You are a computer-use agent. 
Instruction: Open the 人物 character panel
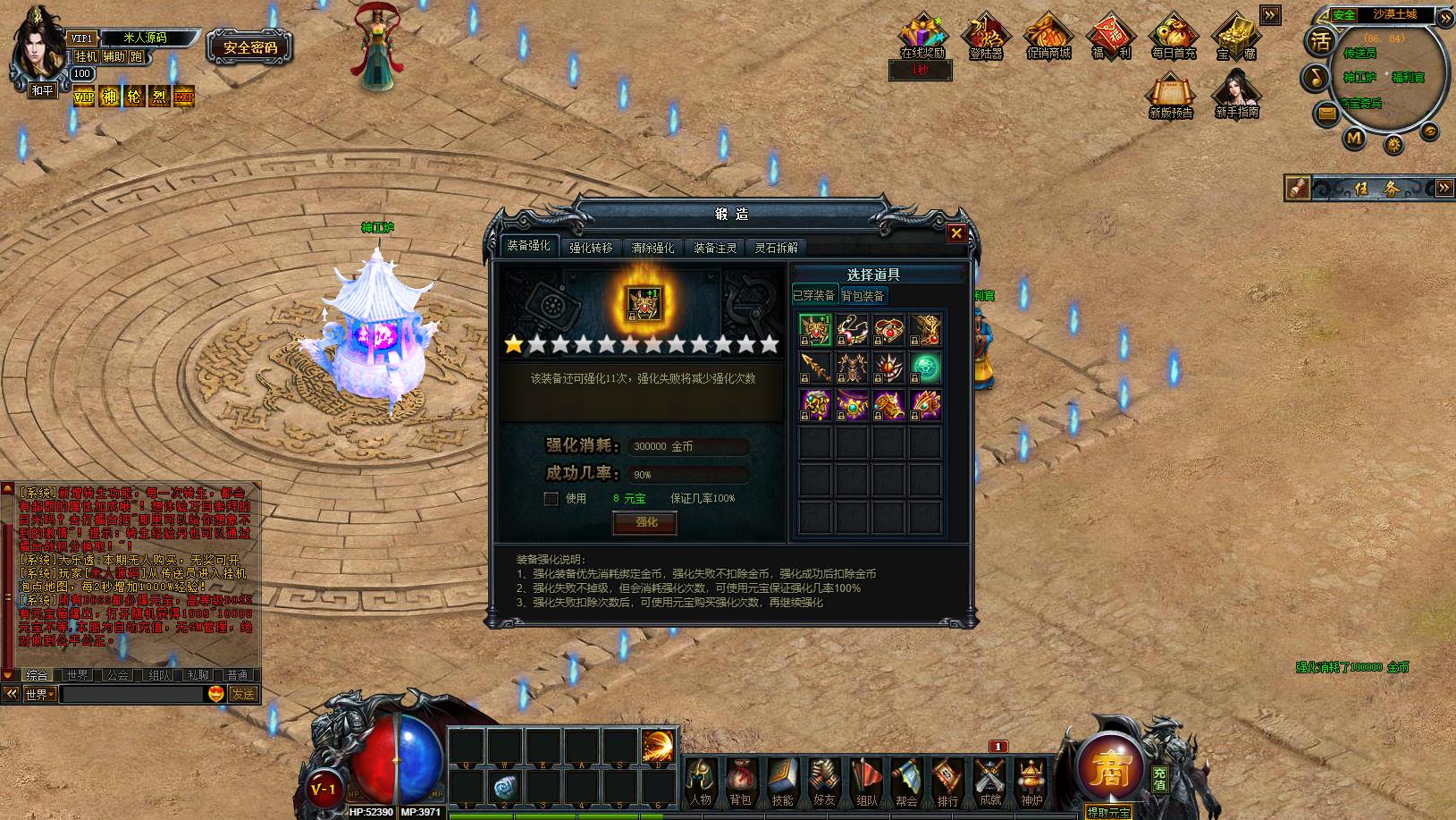[x=701, y=782]
